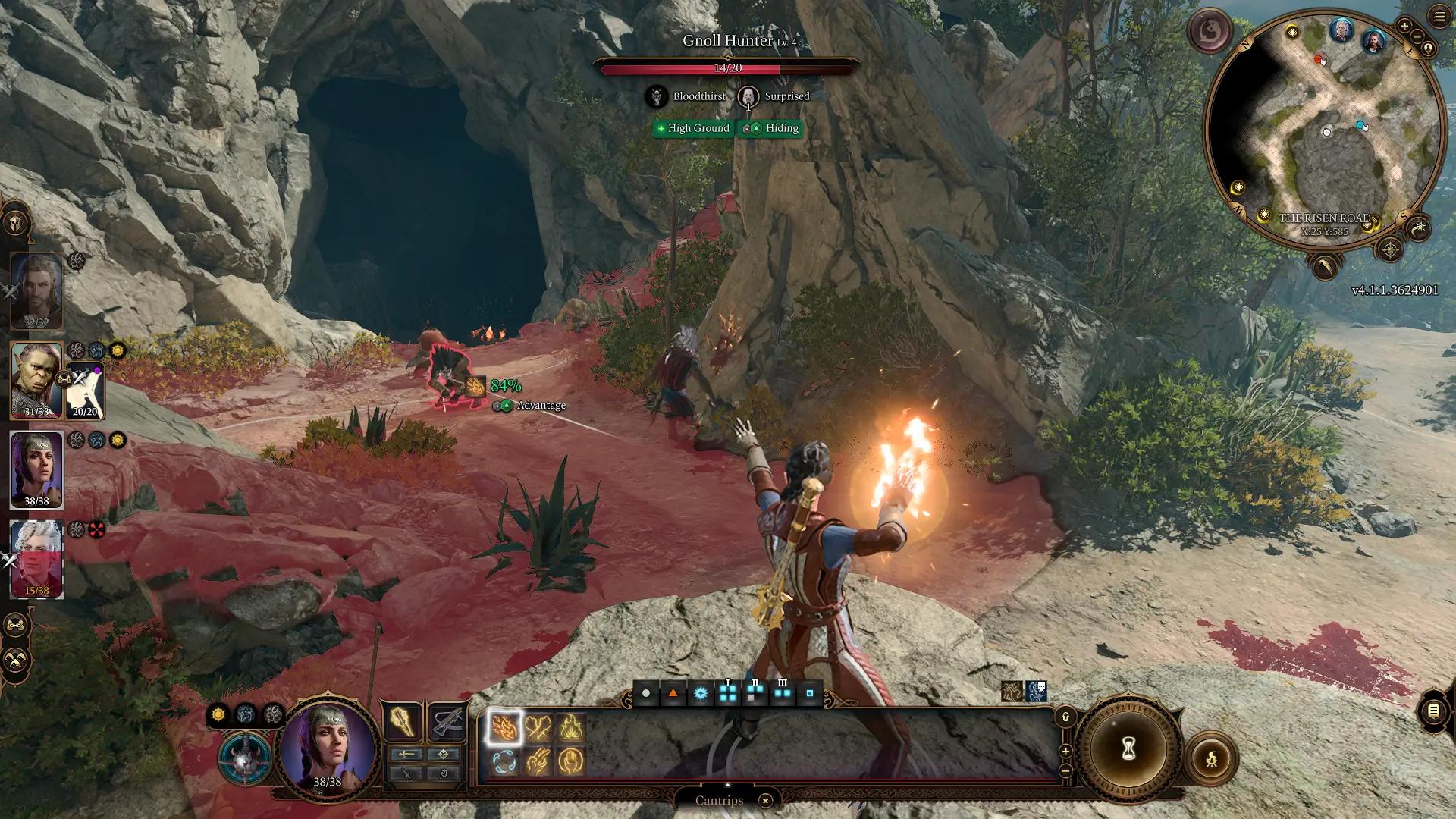This screenshot has width=1456, height=819.
Task: Select the Fire Bolt cantrip
Action: tap(504, 728)
